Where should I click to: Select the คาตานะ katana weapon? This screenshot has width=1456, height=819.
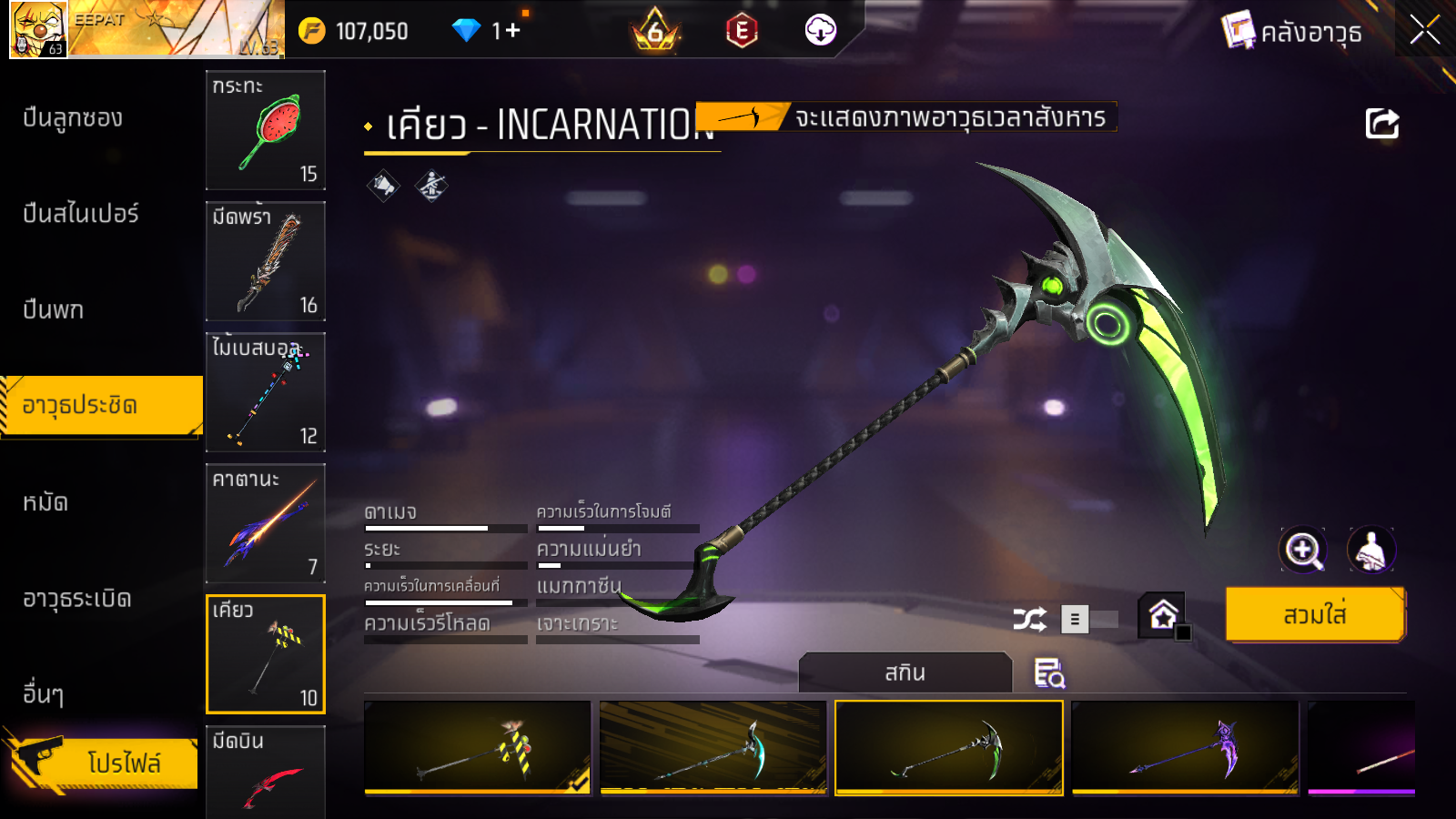pos(266,523)
